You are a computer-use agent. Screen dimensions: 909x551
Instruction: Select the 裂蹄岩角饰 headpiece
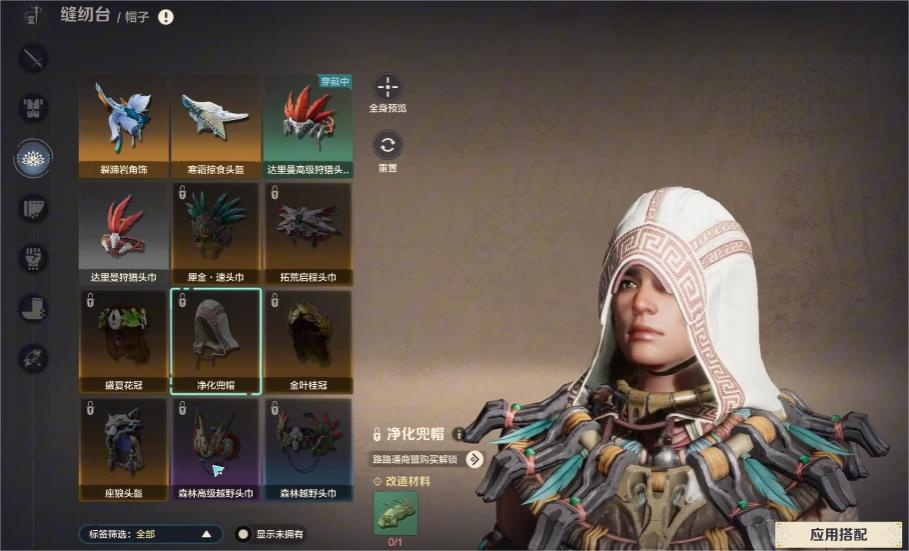pos(124,124)
